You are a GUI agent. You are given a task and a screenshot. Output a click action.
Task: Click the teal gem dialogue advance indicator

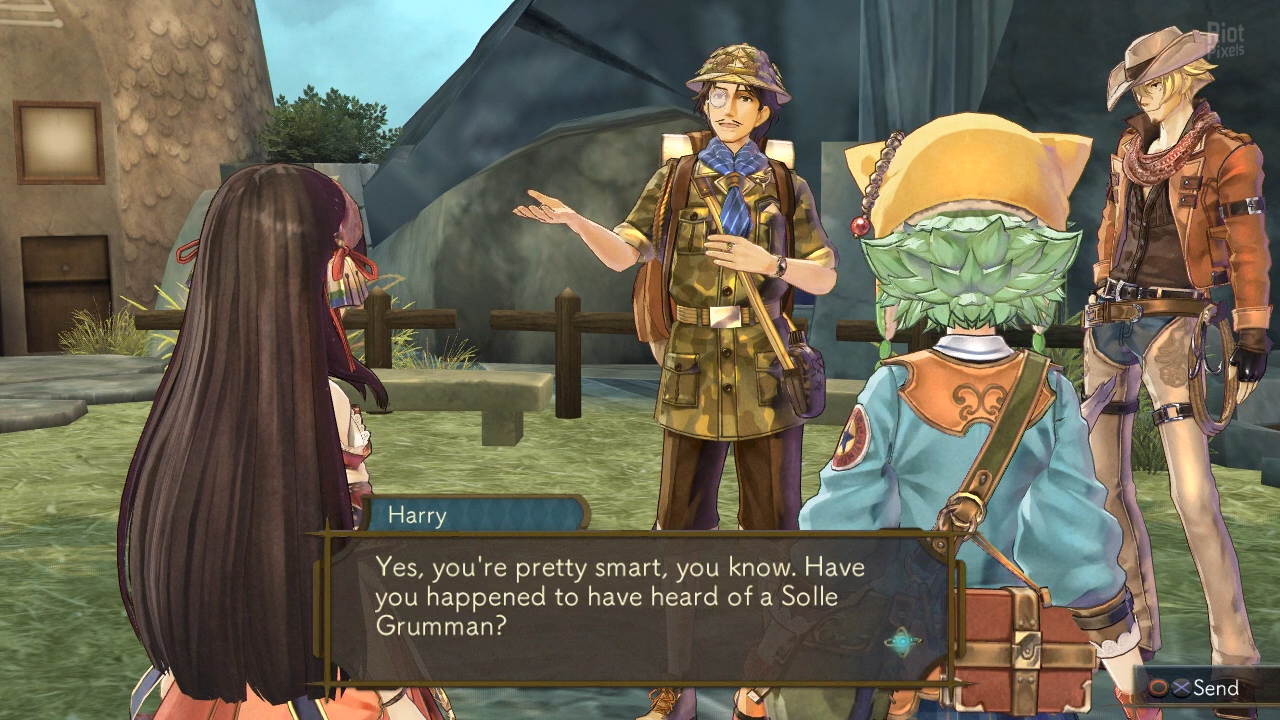click(x=902, y=641)
